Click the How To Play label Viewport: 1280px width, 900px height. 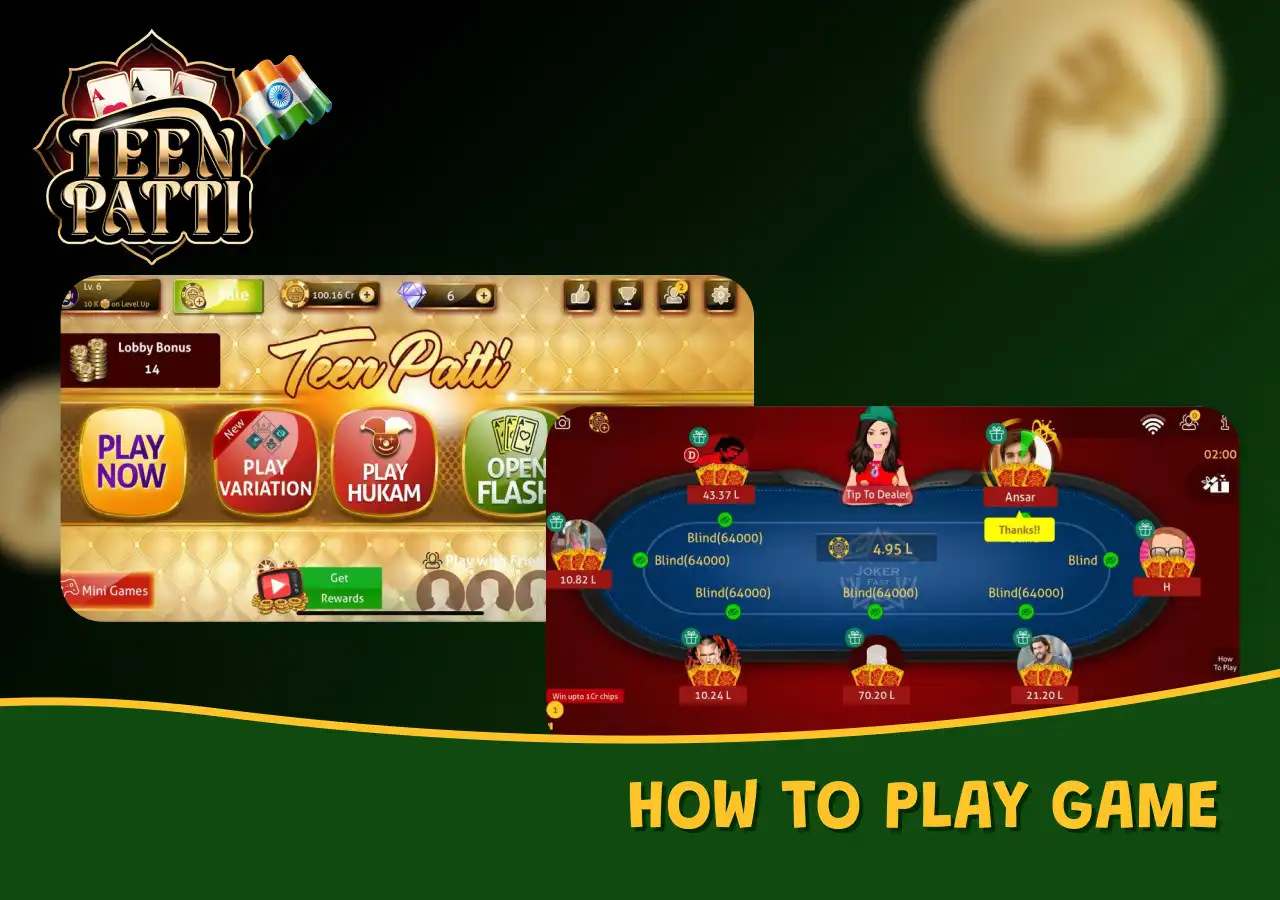(x=1225, y=663)
